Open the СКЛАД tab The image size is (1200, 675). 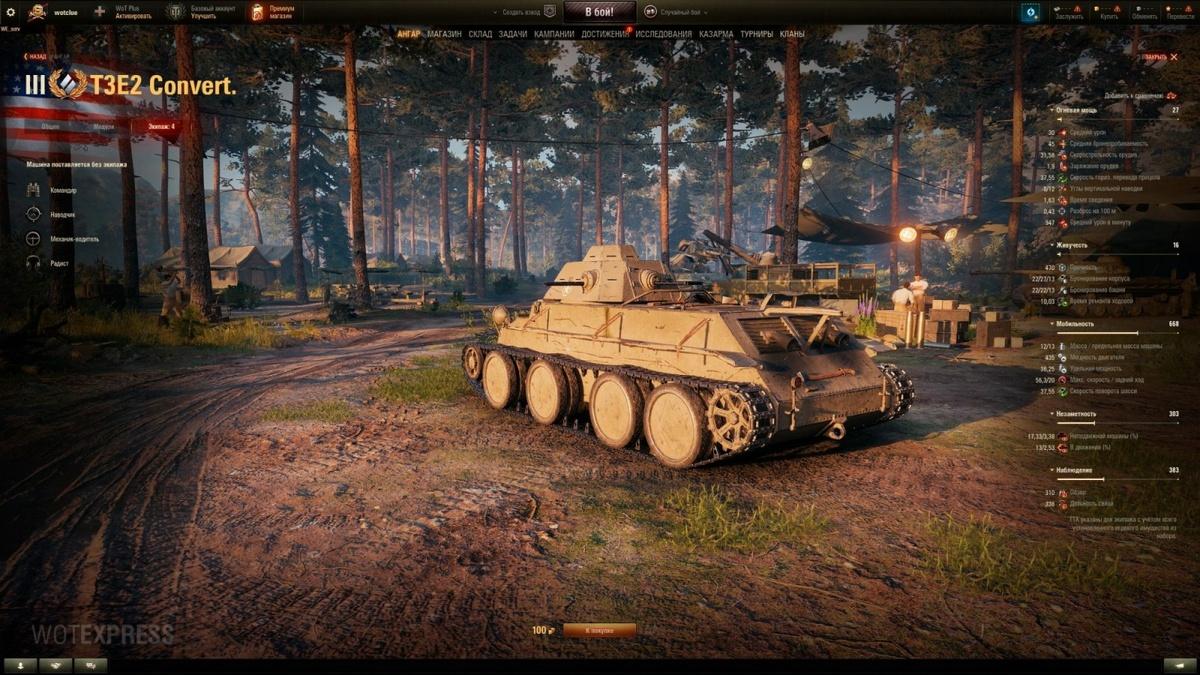(x=480, y=34)
